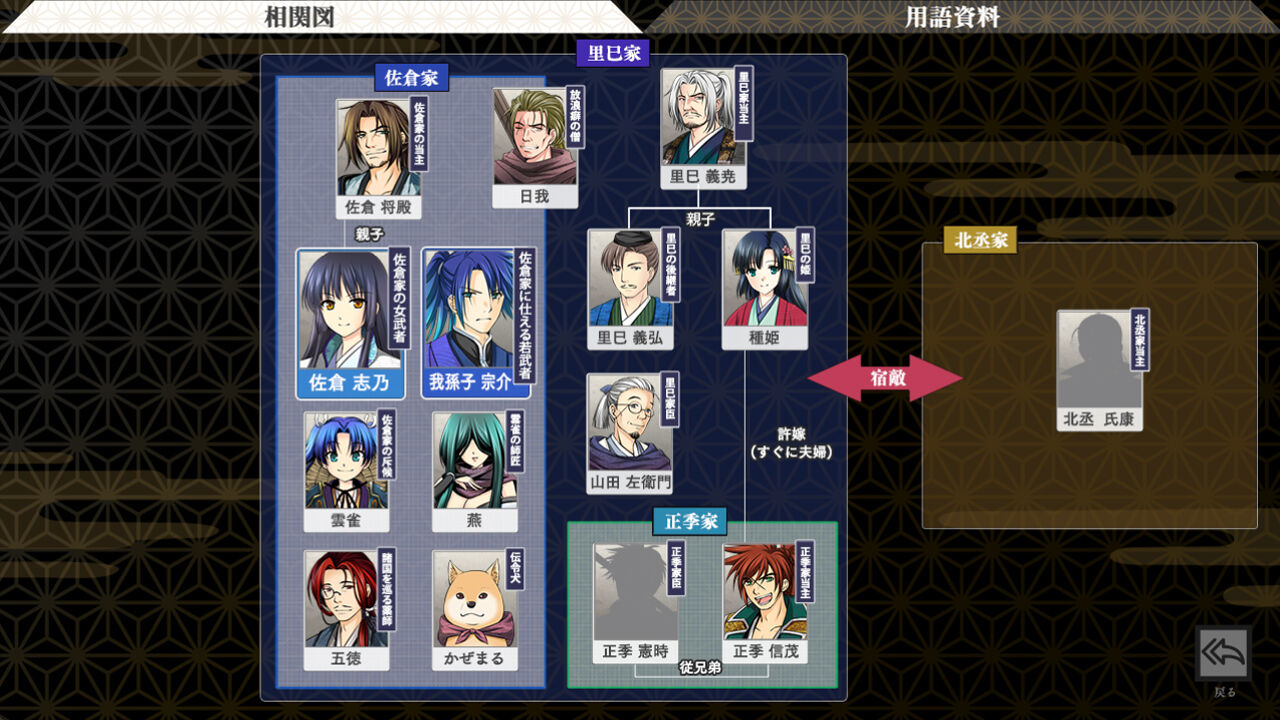
Task: Select the 里見 義弘 successor portrait
Action: [630, 285]
